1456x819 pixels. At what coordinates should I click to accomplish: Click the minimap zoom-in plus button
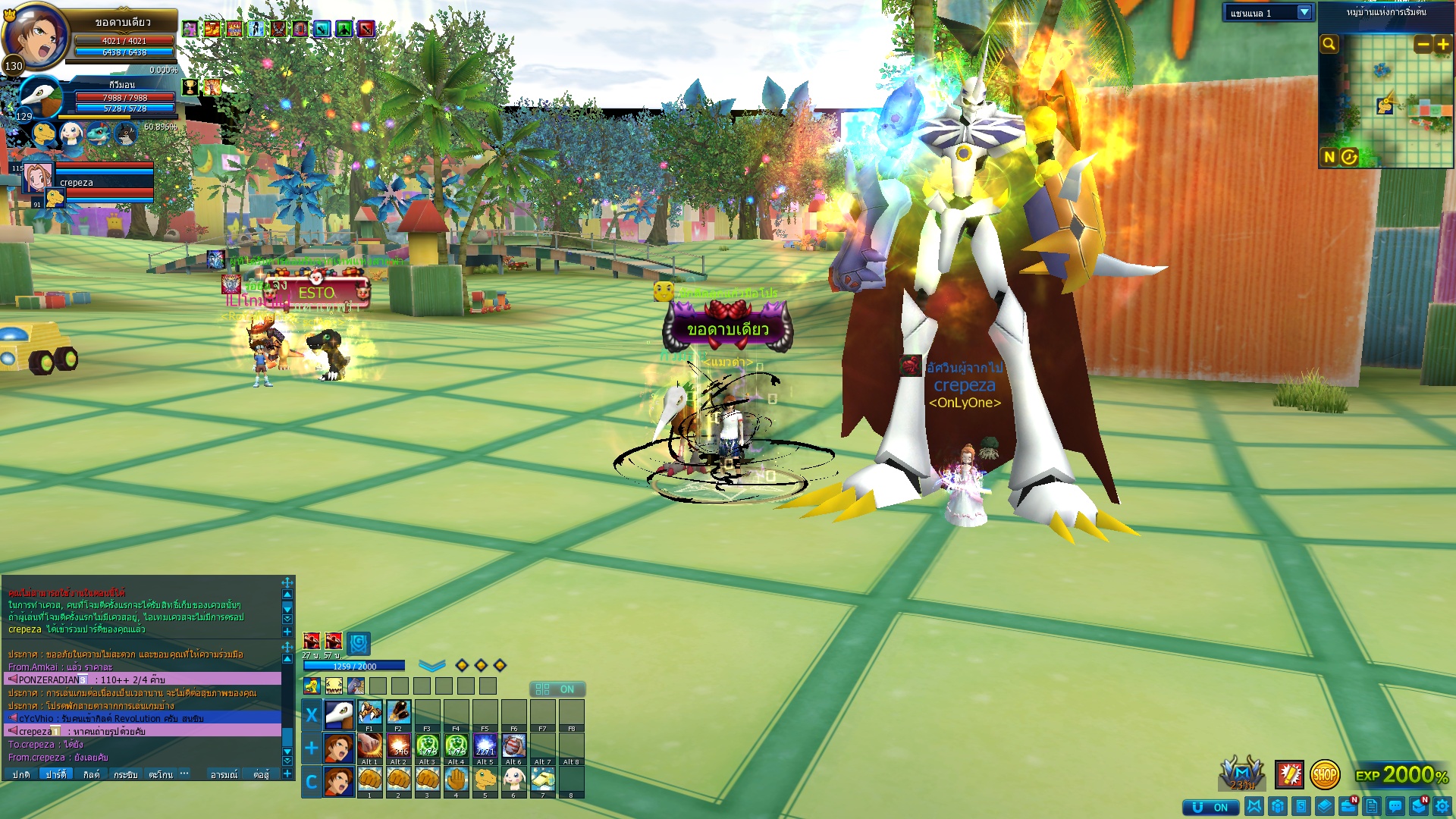(1443, 45)
